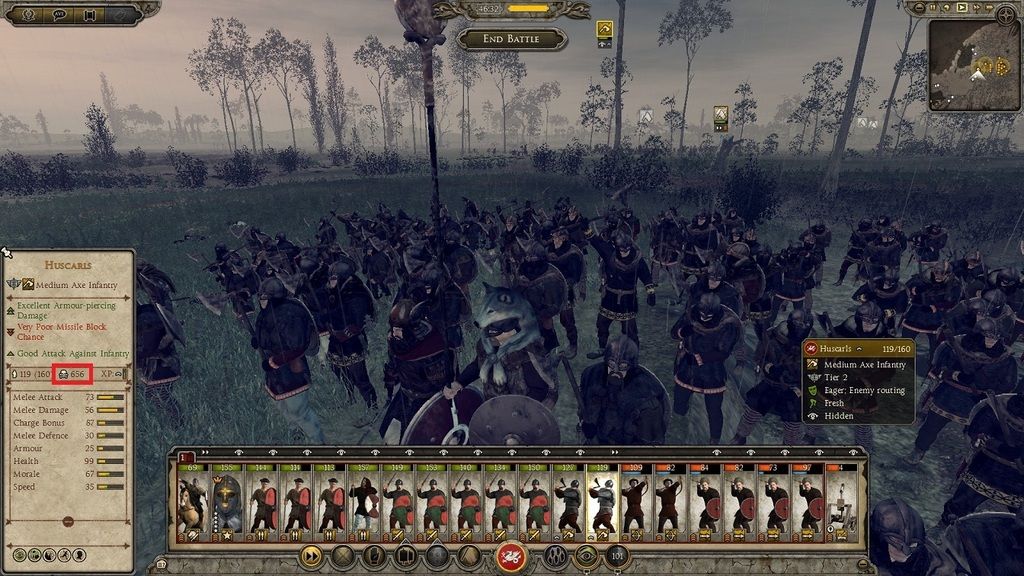Screen dimensions: 1024x576
Task: Click the play speed button above minimap
Action: coord(962,8)
